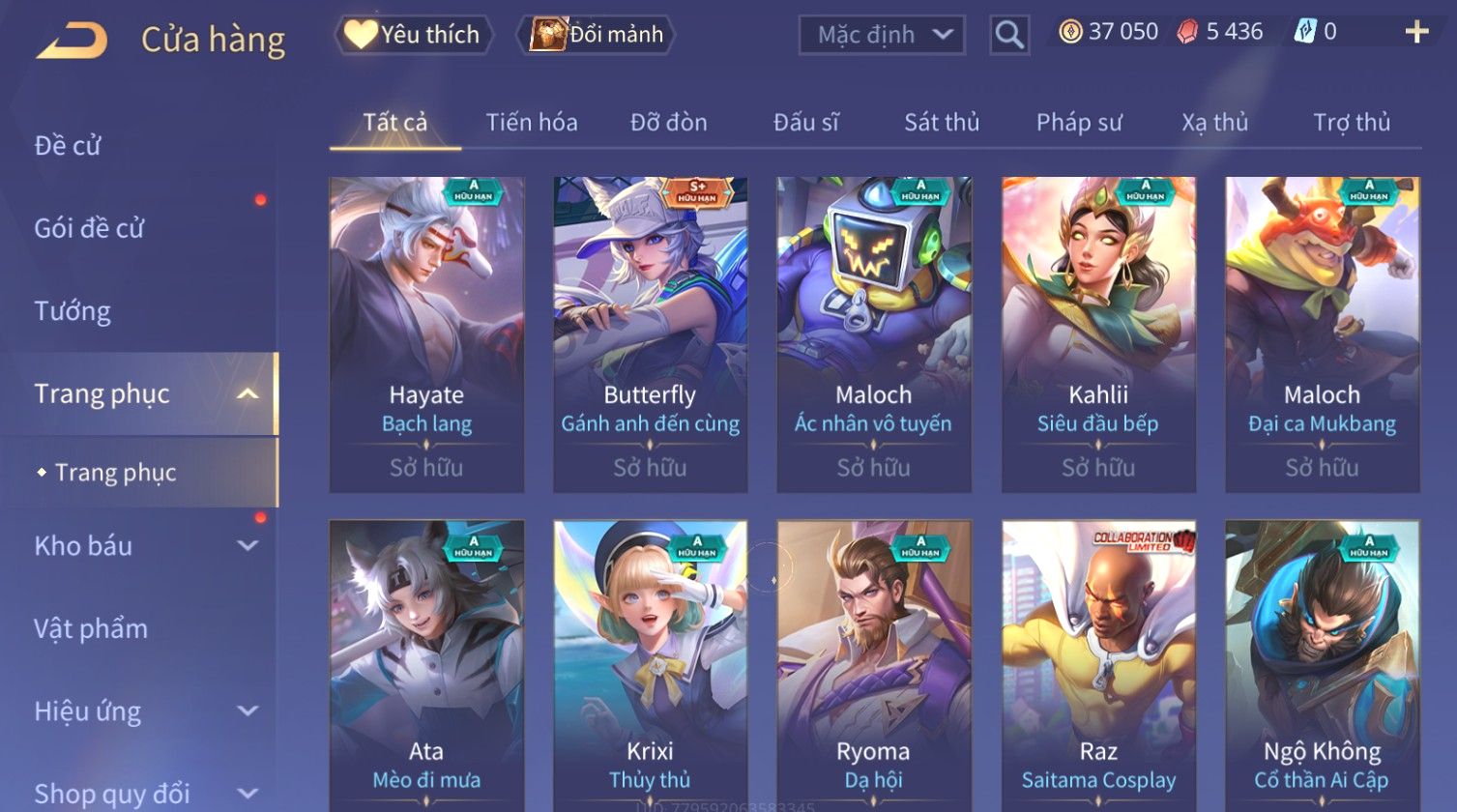This screenshot has height=812, width=1457.
Task: Choose Butterfly Gánh anh đến cùng skin
Action: pos(650,333)
